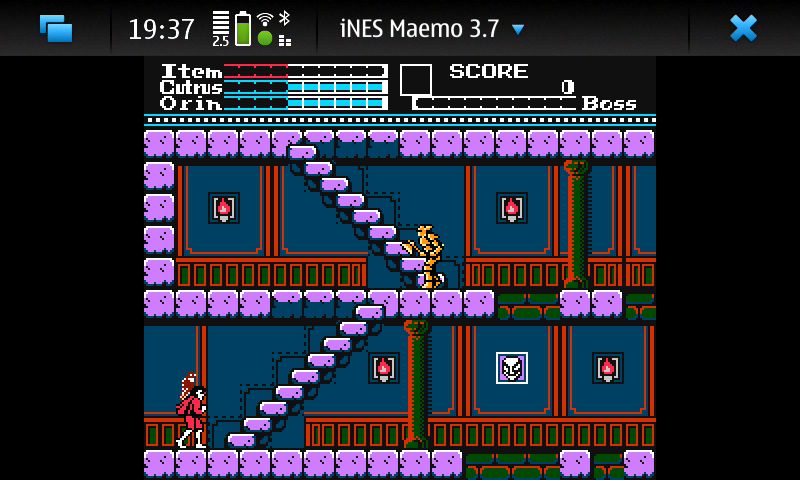Open the iNES Maemo 3.7 title menu
The width and height of the screenshot is (800, 480).
tap(432, 28)
